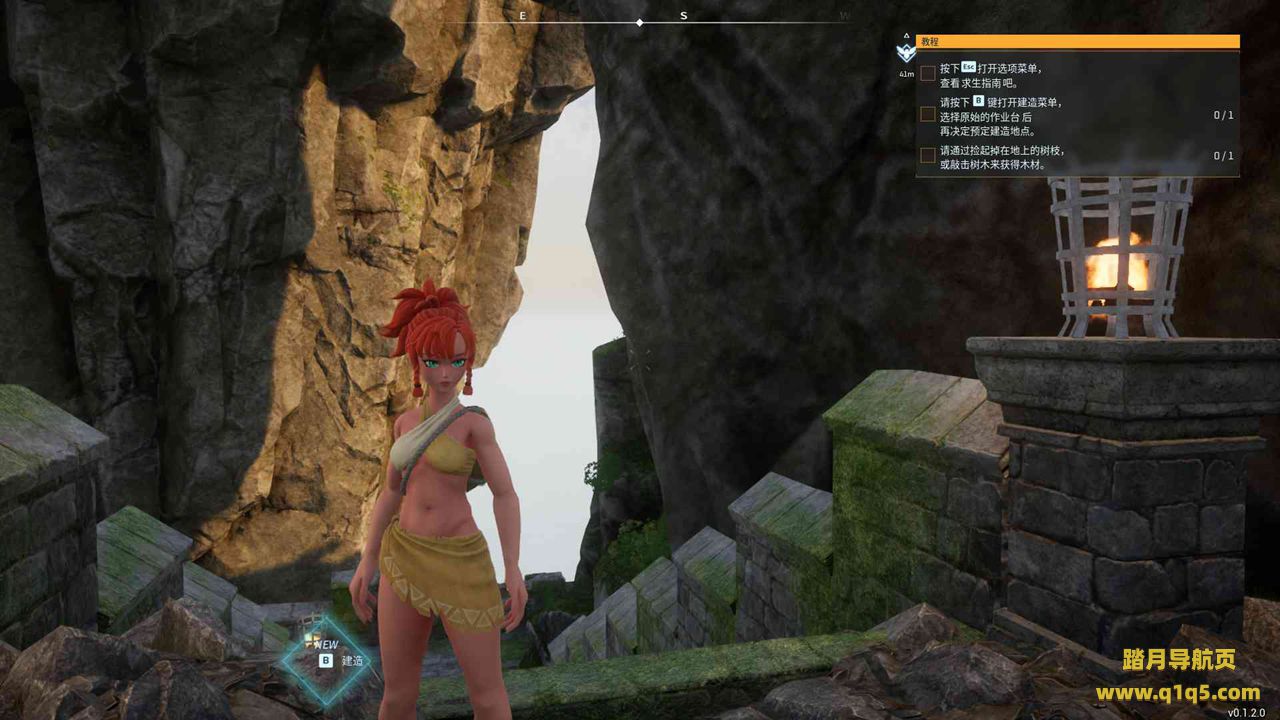Select the orange 教程 tutorial header

[1077, 42]
